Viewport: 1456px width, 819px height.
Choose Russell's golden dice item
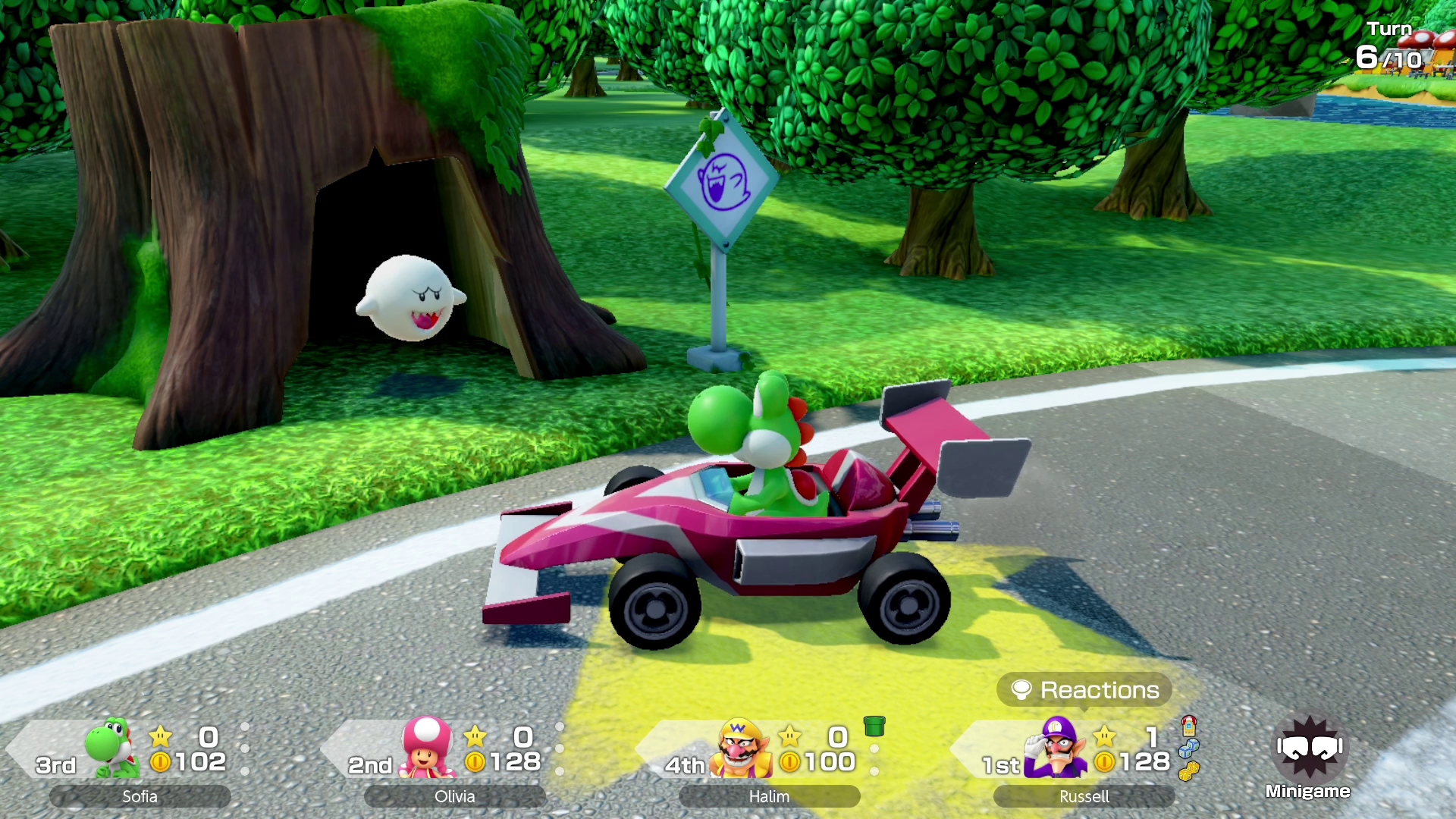1188,771
